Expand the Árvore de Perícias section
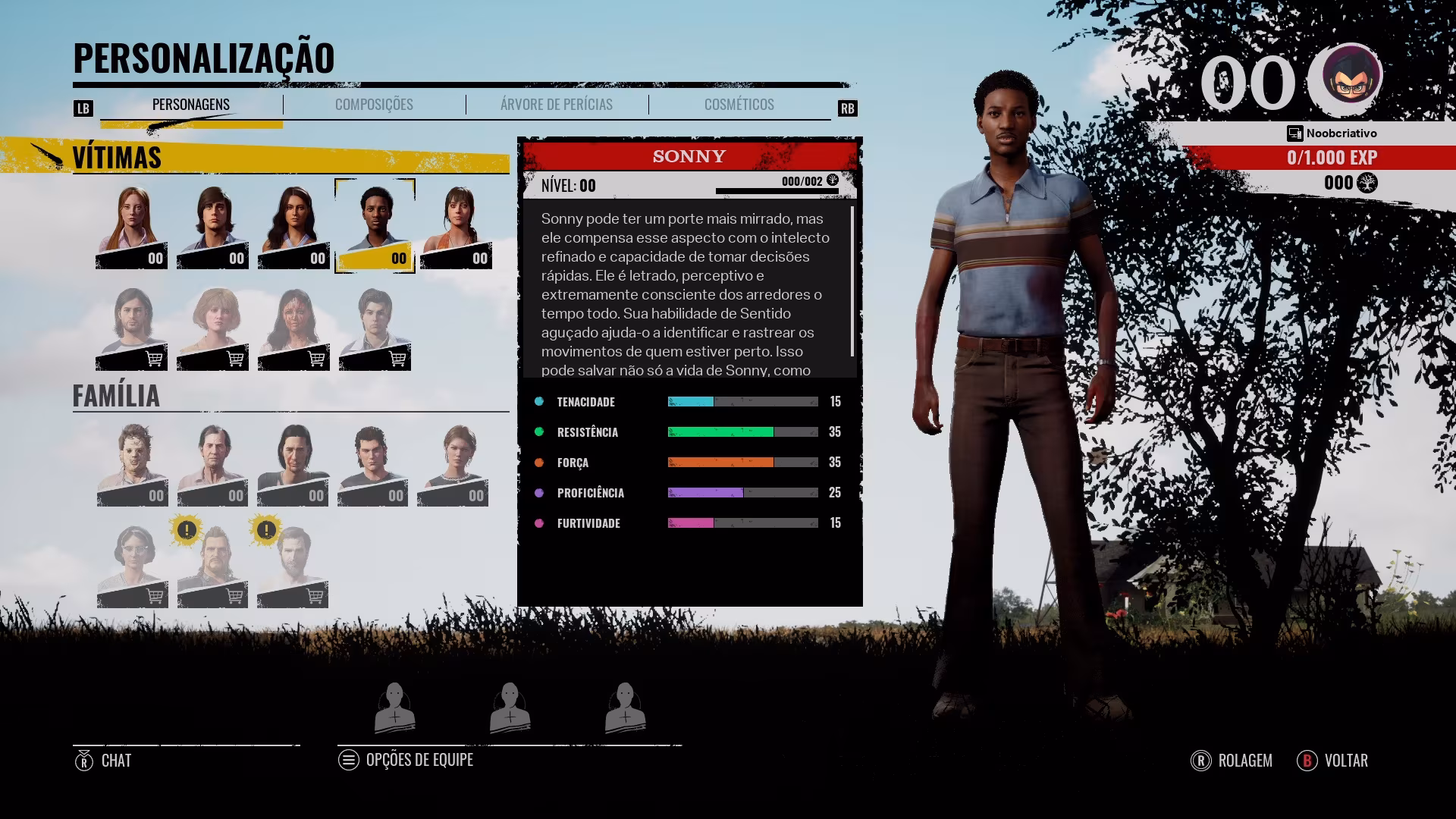The width and height of the screenshot is (1456, 819). [556, 105]
